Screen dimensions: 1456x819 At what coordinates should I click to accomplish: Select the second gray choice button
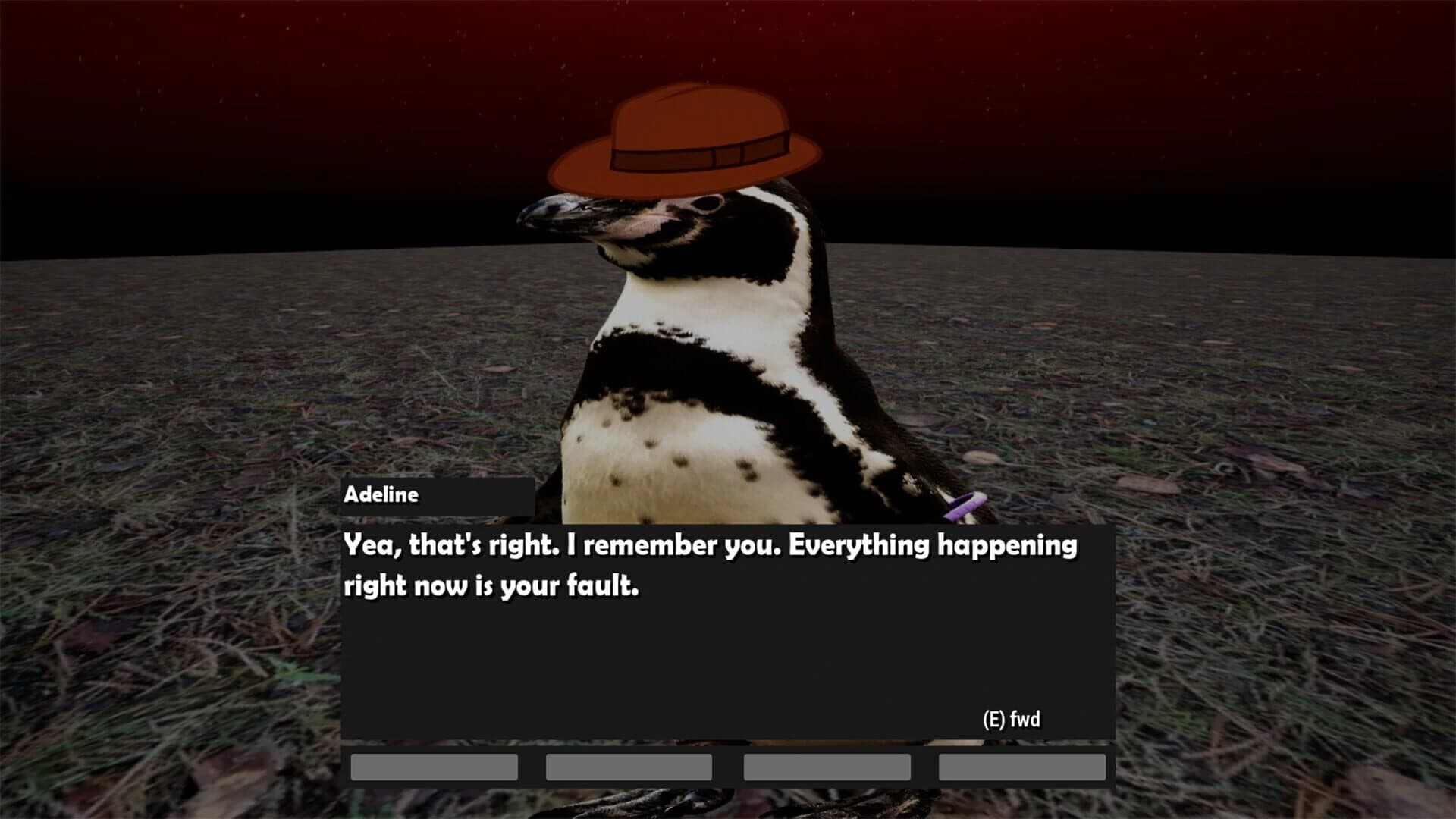[628, 767]
